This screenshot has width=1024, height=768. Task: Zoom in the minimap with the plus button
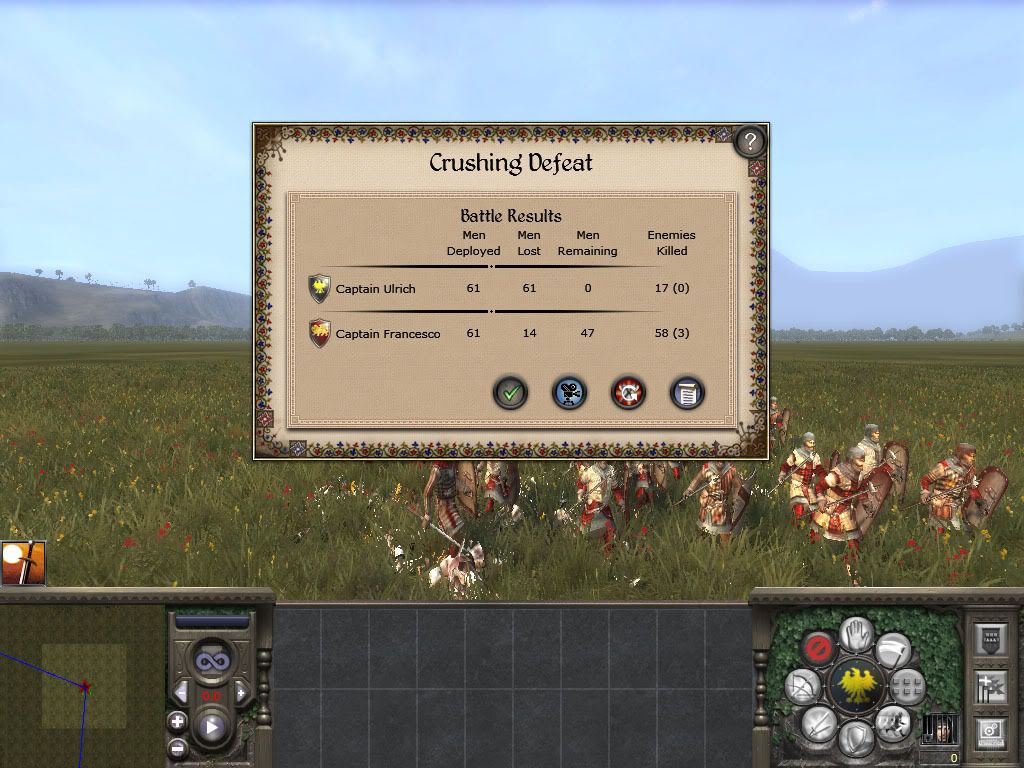pyautogui.click(x=177, y=720)
